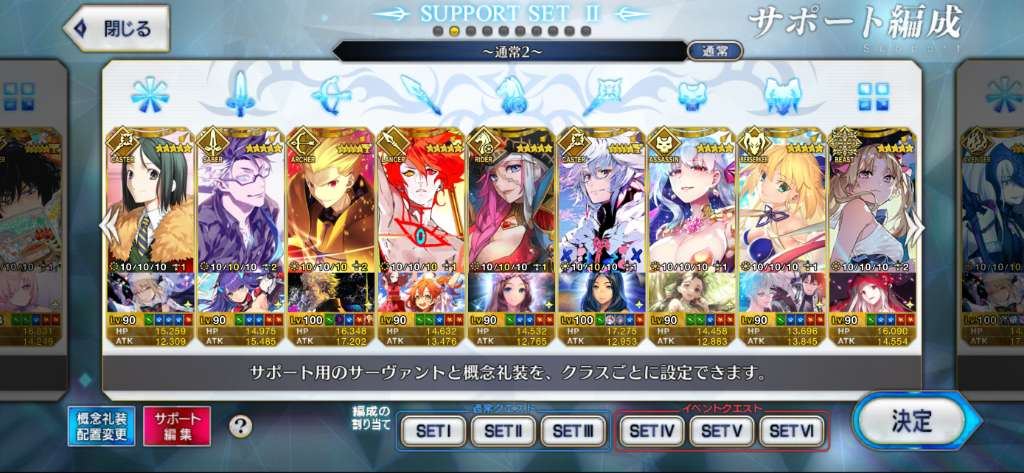Close the support setup with 閉じる
Viewport: 1024px width, 473px height.
(x=113, y=29)
